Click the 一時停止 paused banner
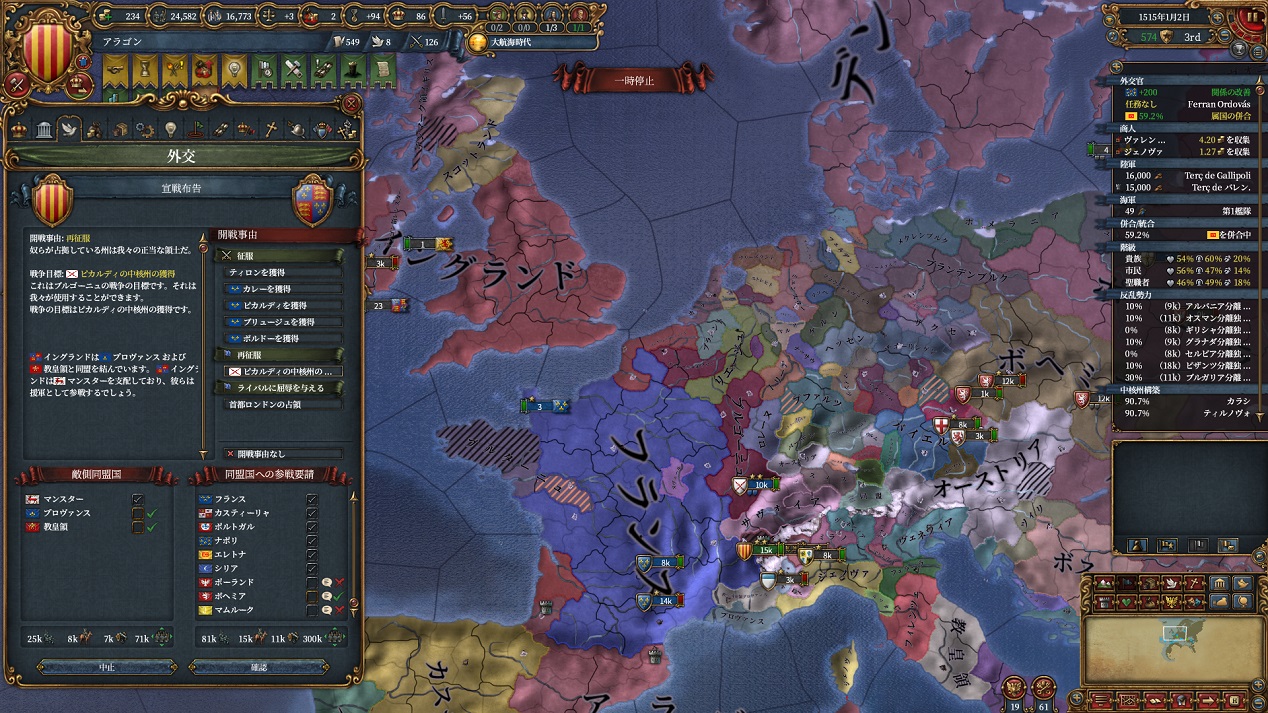1268x713 pixels. pyautogui.click(x=634, y=80)
